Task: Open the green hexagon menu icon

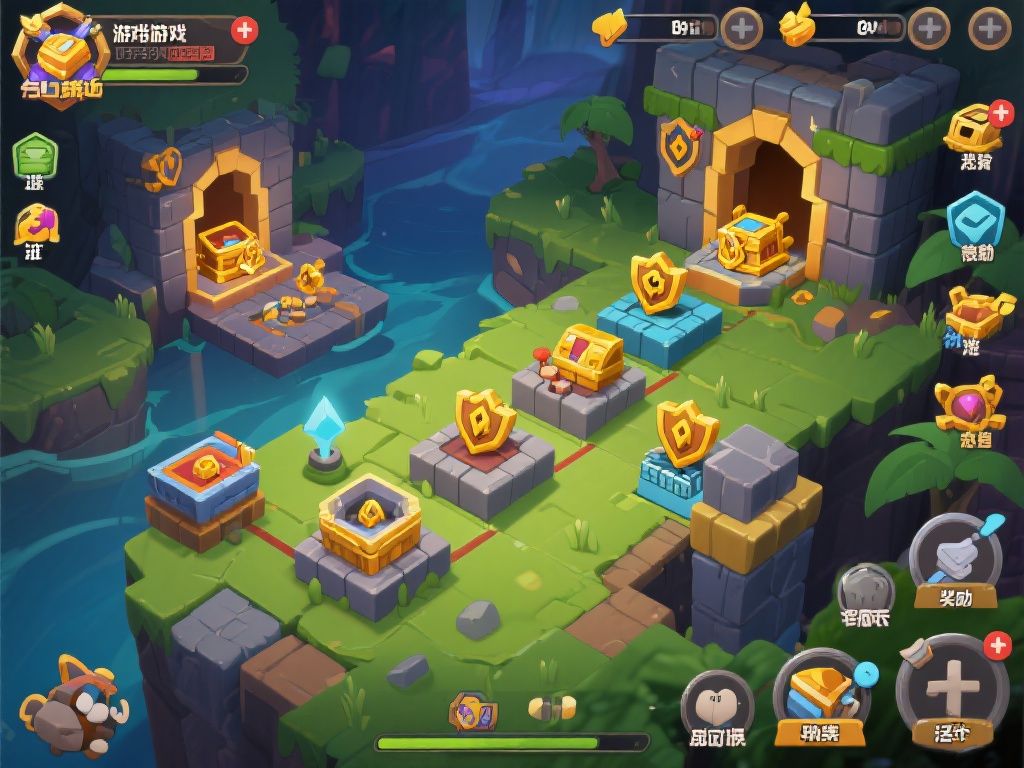Action: tap(35, 155)
